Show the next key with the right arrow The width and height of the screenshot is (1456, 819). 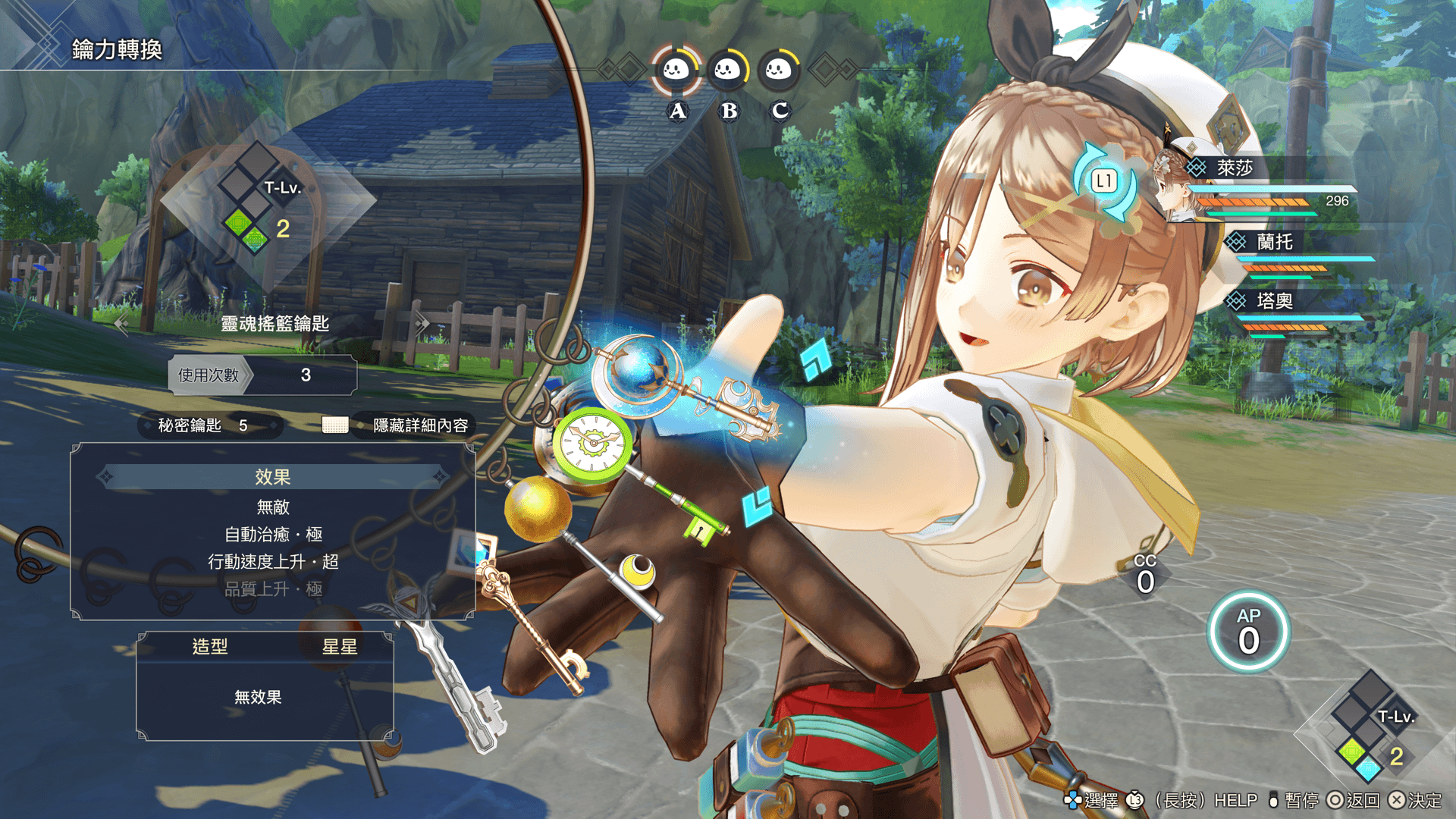point(422,325)
